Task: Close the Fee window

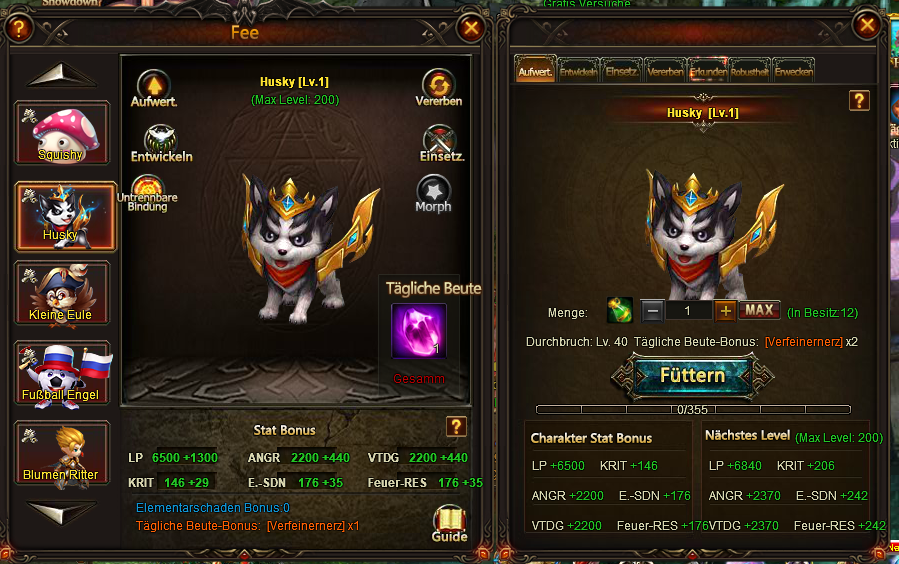Action: [469, 28]
